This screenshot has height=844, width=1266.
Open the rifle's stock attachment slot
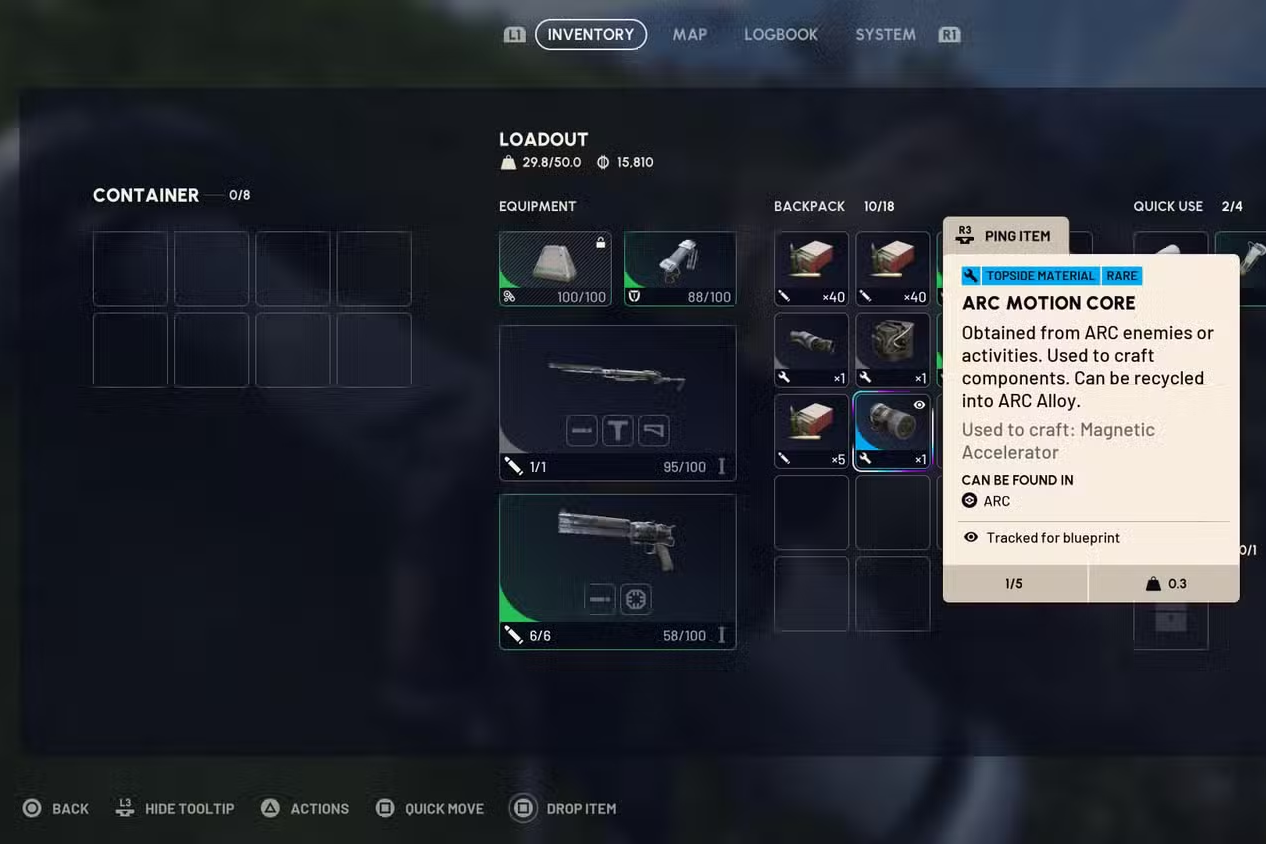click(x=653, y=431)
